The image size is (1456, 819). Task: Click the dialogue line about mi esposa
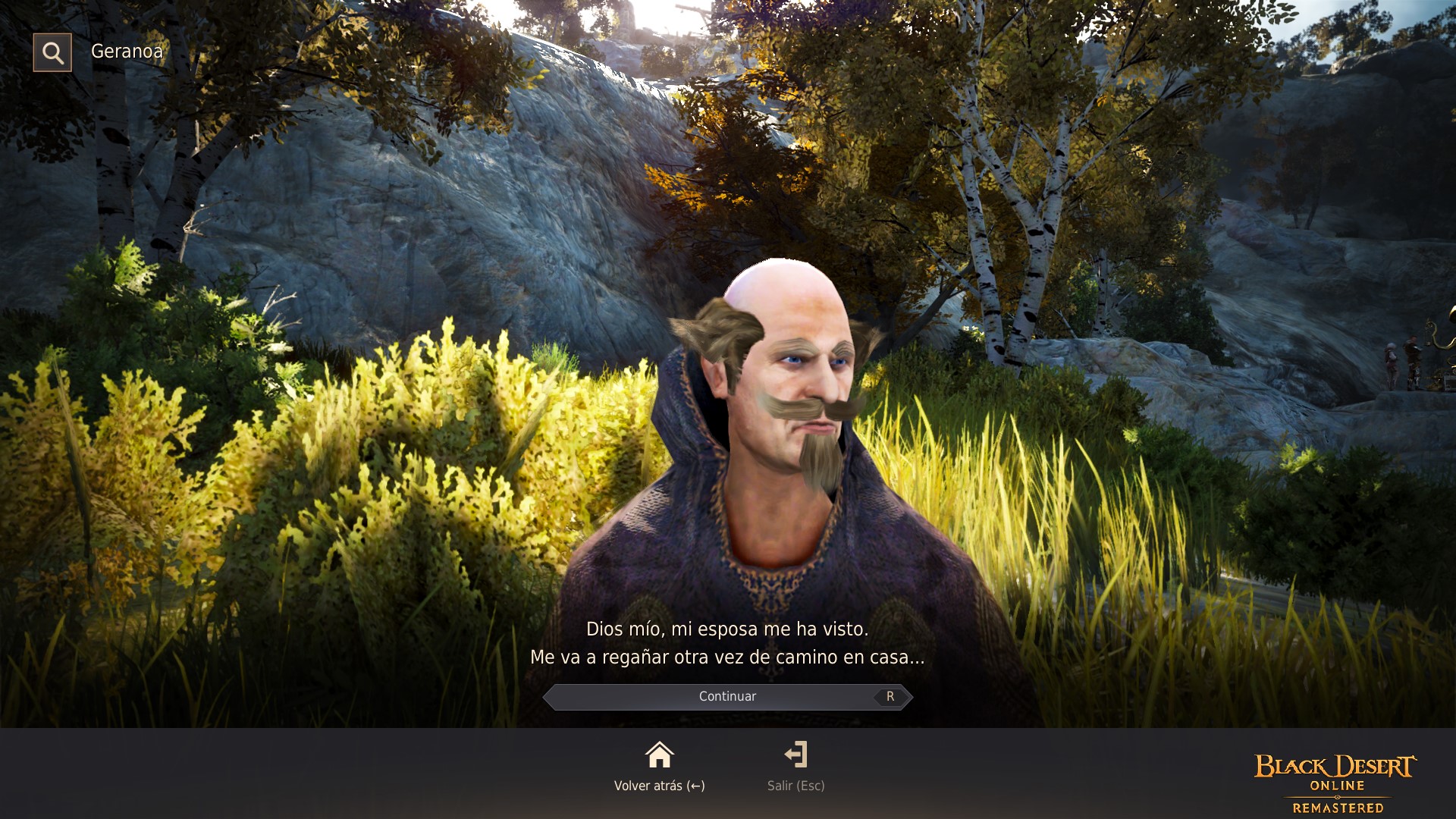(727, 629)
